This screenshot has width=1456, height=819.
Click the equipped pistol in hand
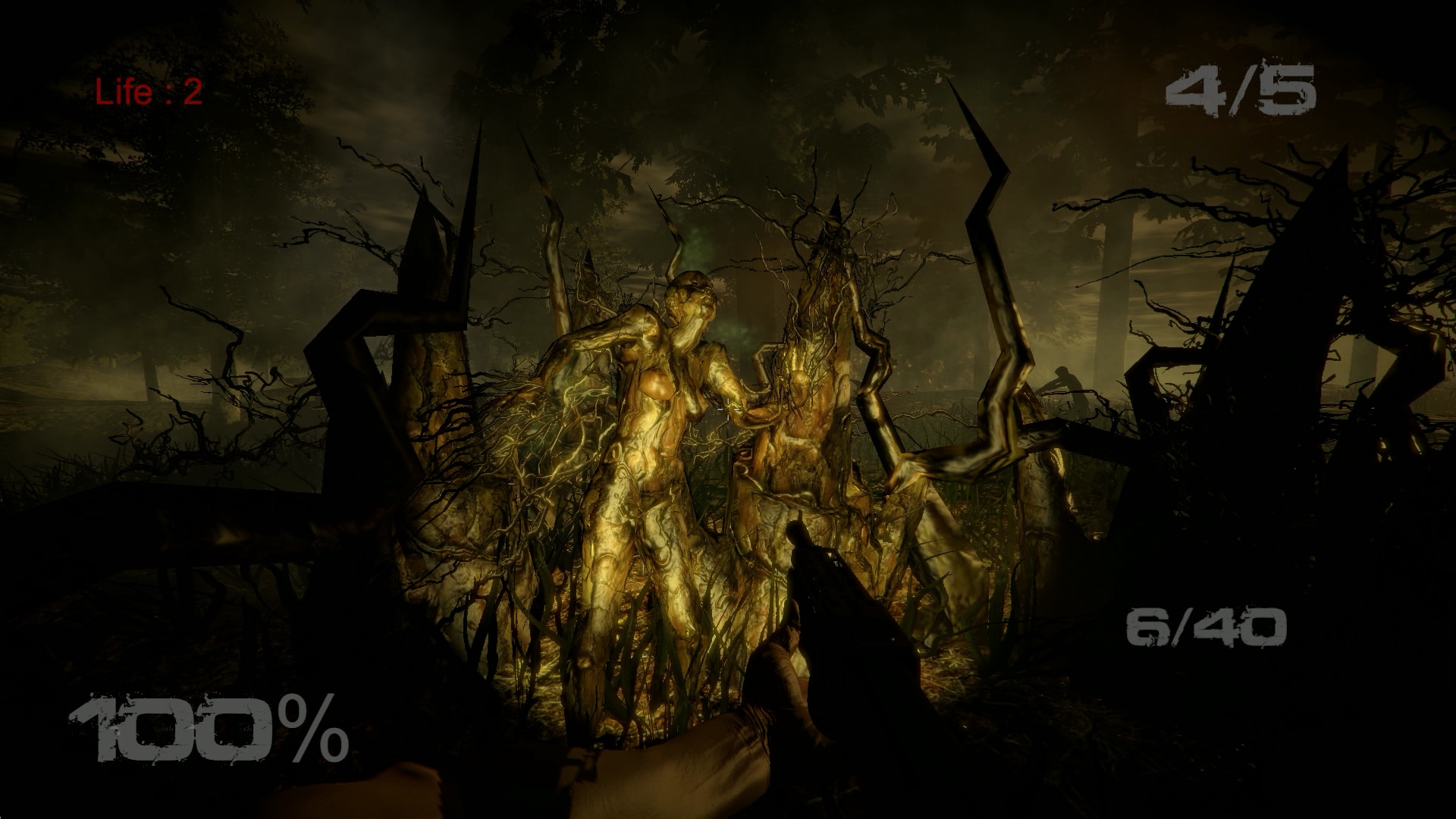[842, 599]
